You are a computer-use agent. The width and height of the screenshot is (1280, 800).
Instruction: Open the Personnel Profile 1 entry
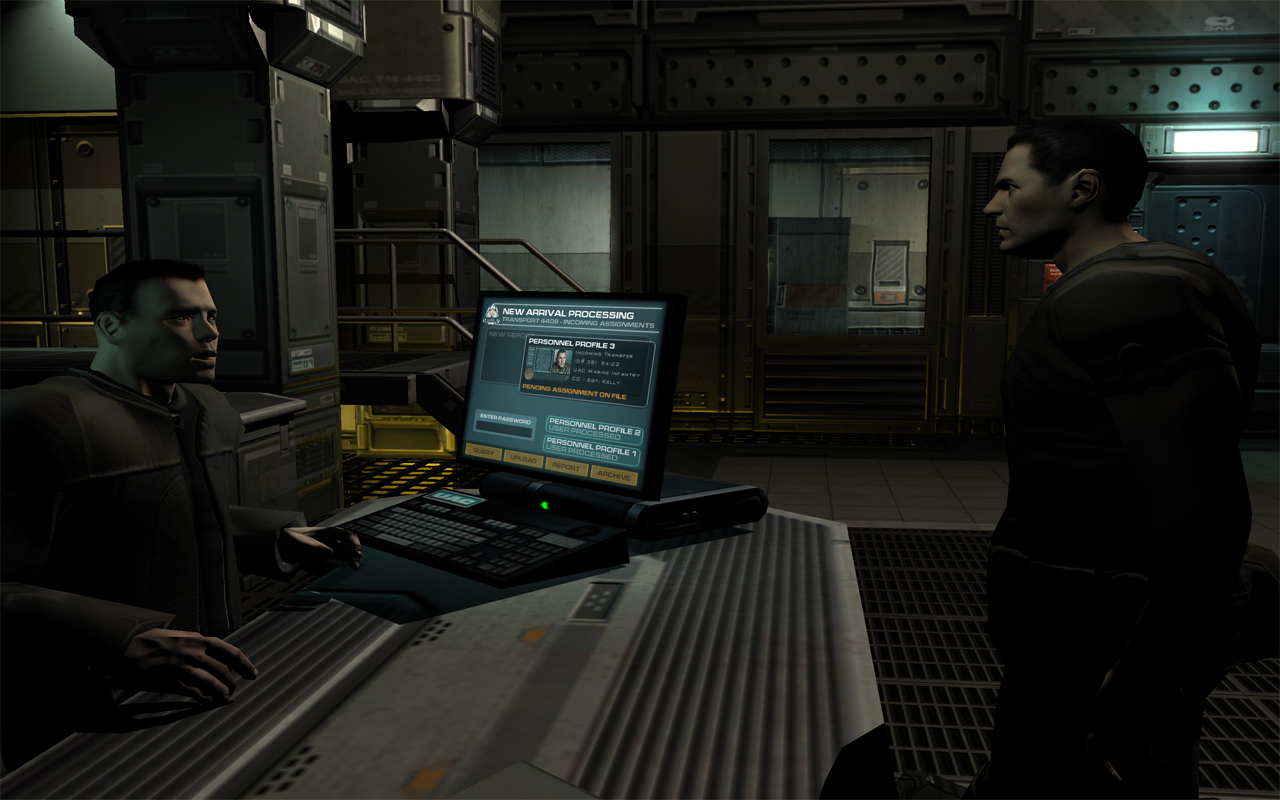point(592,450)
